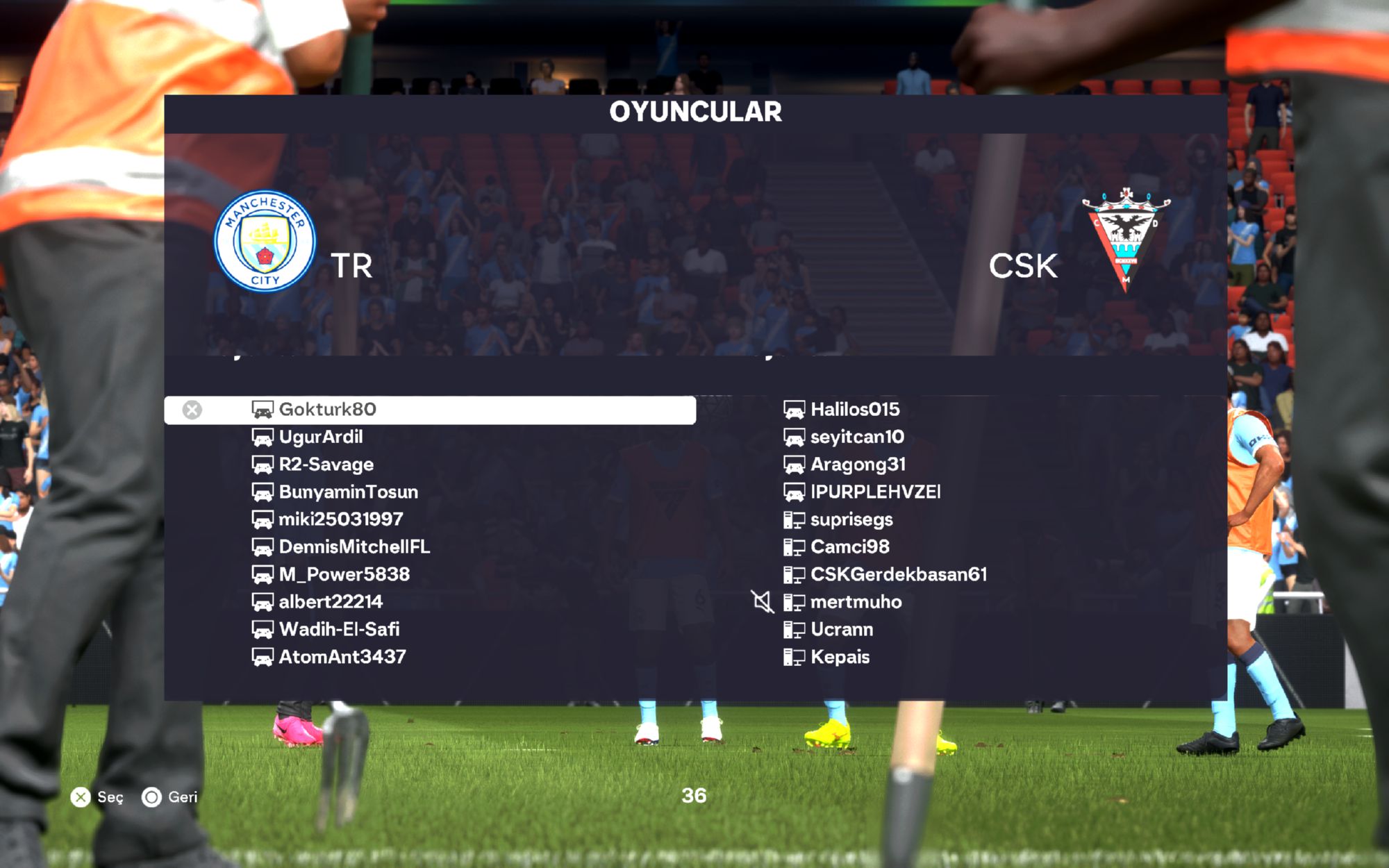Screen dimensions: 1389x868
Task: Pick the albert22214 player row
Action: (x=331, y=602)
